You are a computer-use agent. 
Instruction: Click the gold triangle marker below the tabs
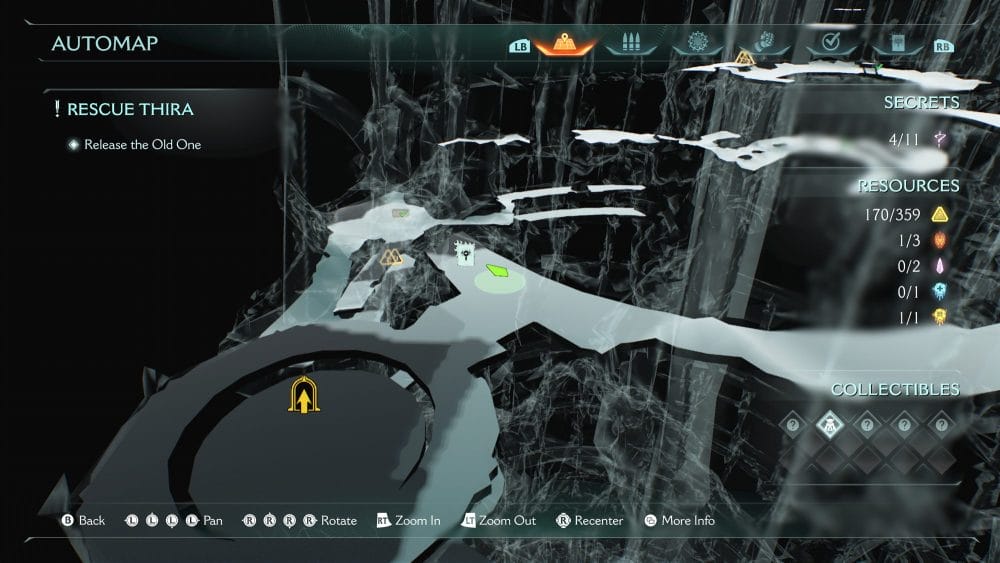(x=744, y=58)
